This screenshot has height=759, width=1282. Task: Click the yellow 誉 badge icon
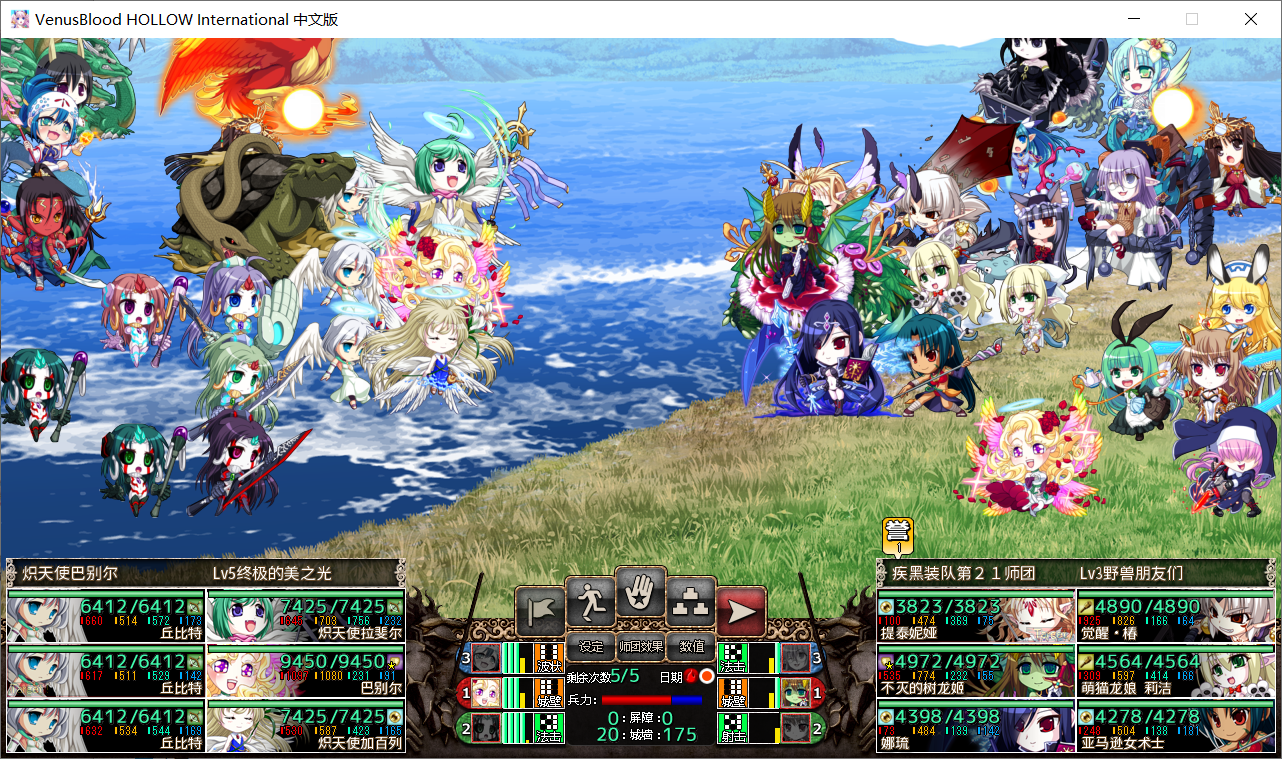click(x=898, y=534)
